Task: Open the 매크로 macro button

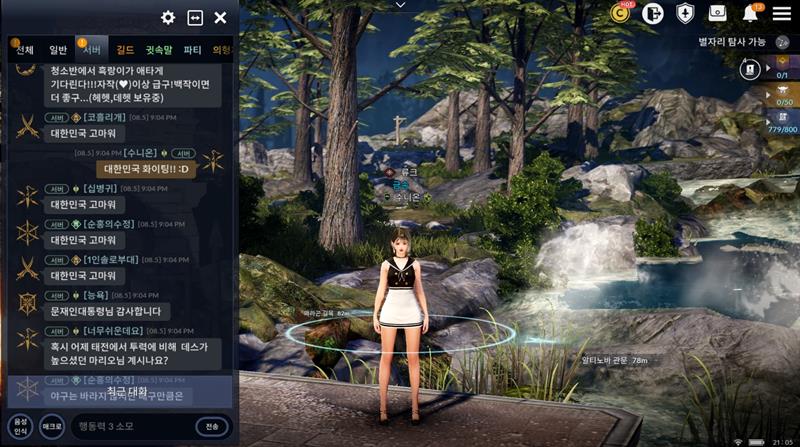Action: 52,426
